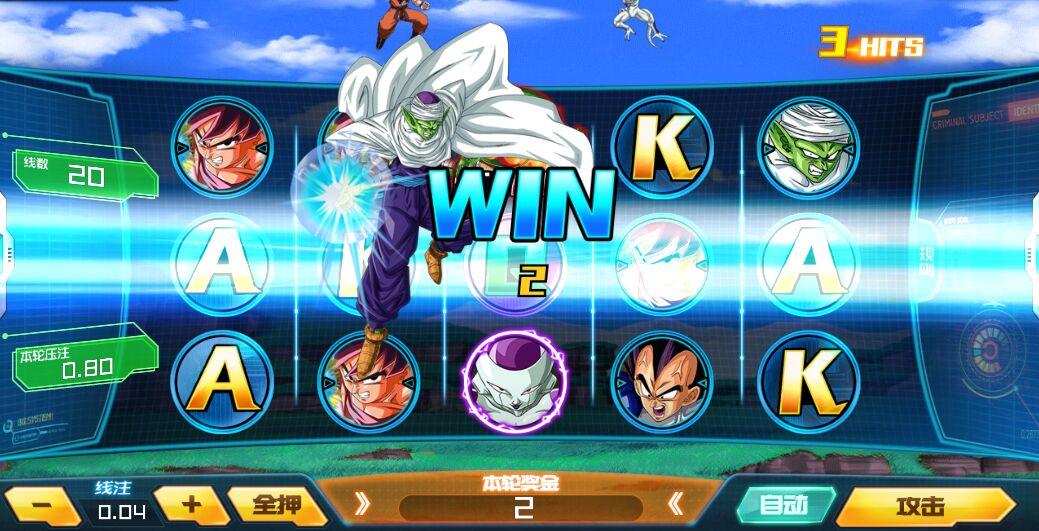Decrease the line bet with the minus button
The image size is (1039, 531).
pyautogui.click(x=40, y=505)
